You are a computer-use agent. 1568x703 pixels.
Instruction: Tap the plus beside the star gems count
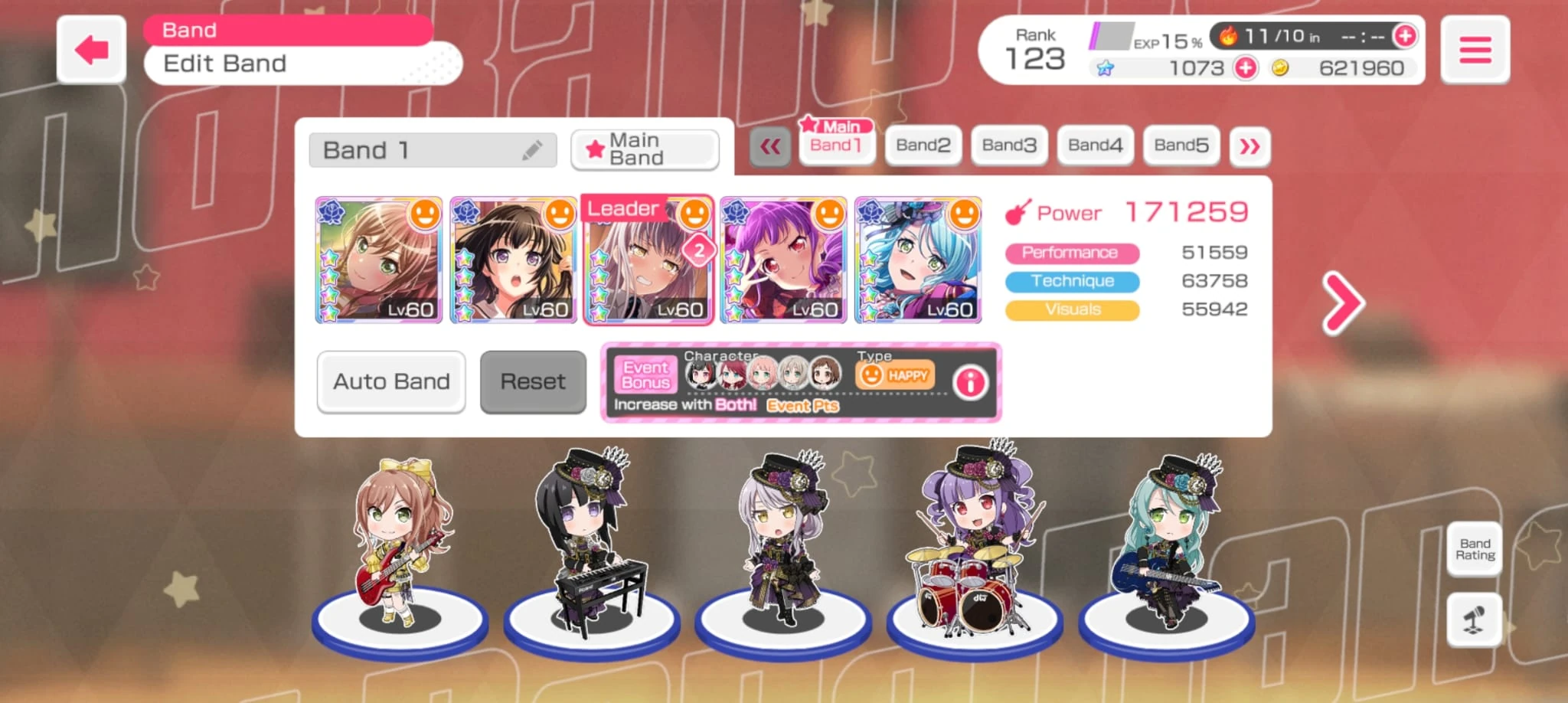pos(1244,68)
